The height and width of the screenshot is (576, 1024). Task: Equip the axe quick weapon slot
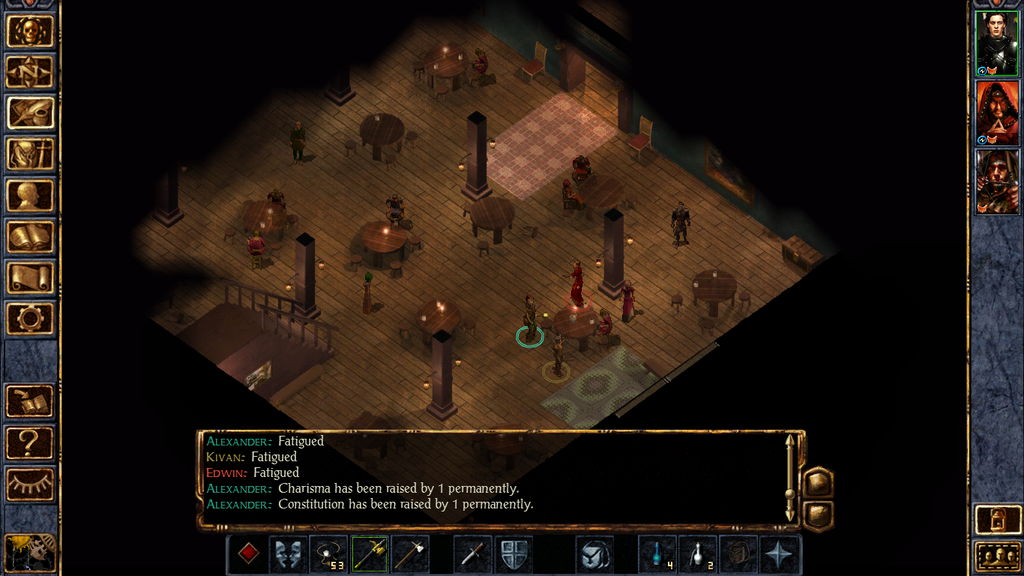pyautogui.click(x=410, y=554)
